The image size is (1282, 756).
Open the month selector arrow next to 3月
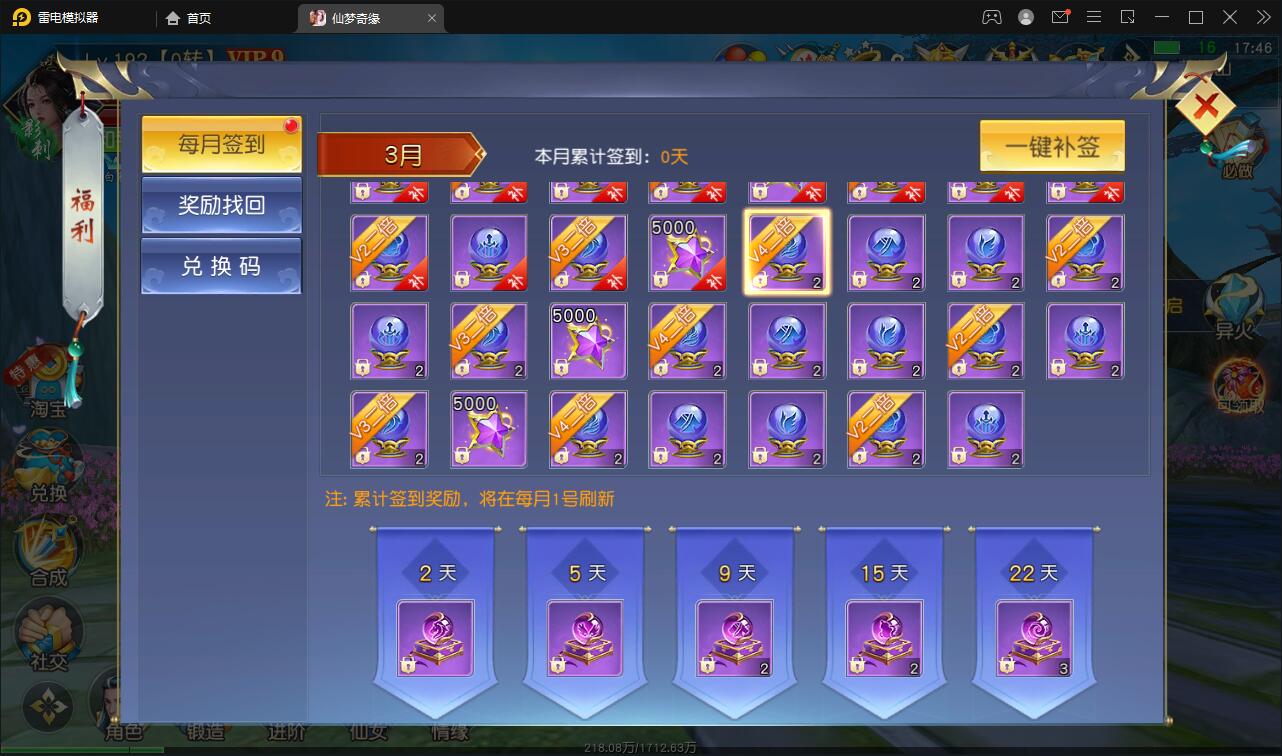[478, 156]
